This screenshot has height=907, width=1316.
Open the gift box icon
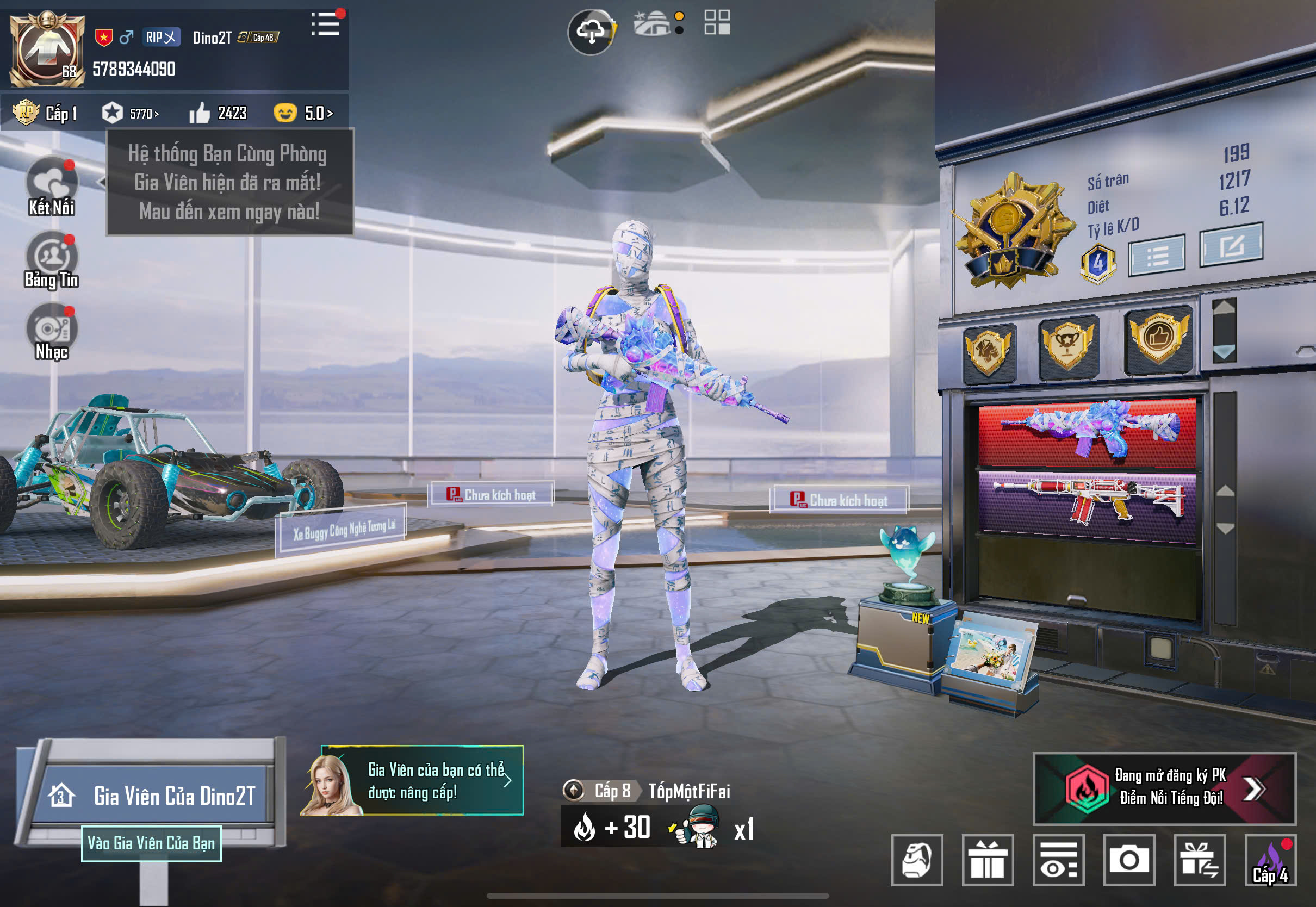[988, 860]
